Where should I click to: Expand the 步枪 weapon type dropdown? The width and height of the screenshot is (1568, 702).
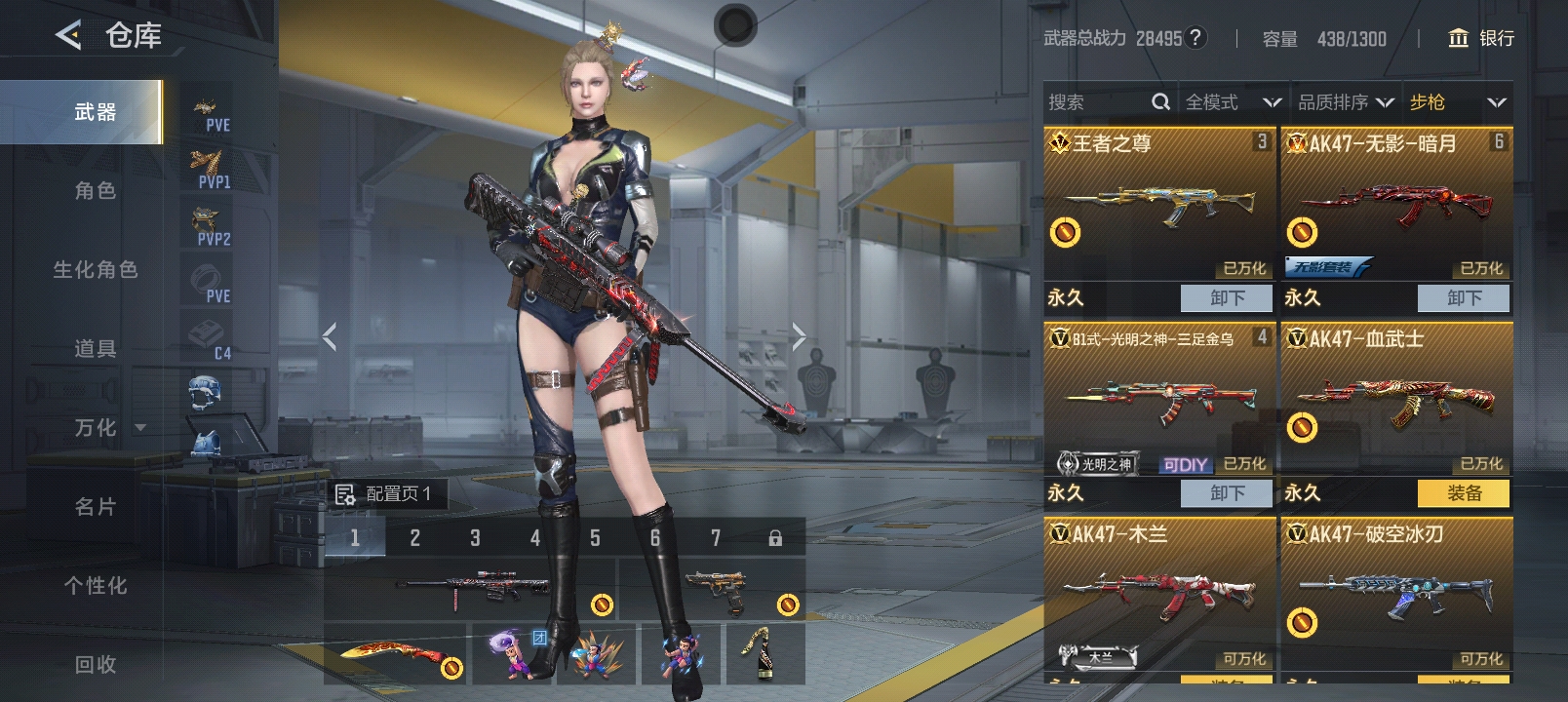tap(1457, 102)
